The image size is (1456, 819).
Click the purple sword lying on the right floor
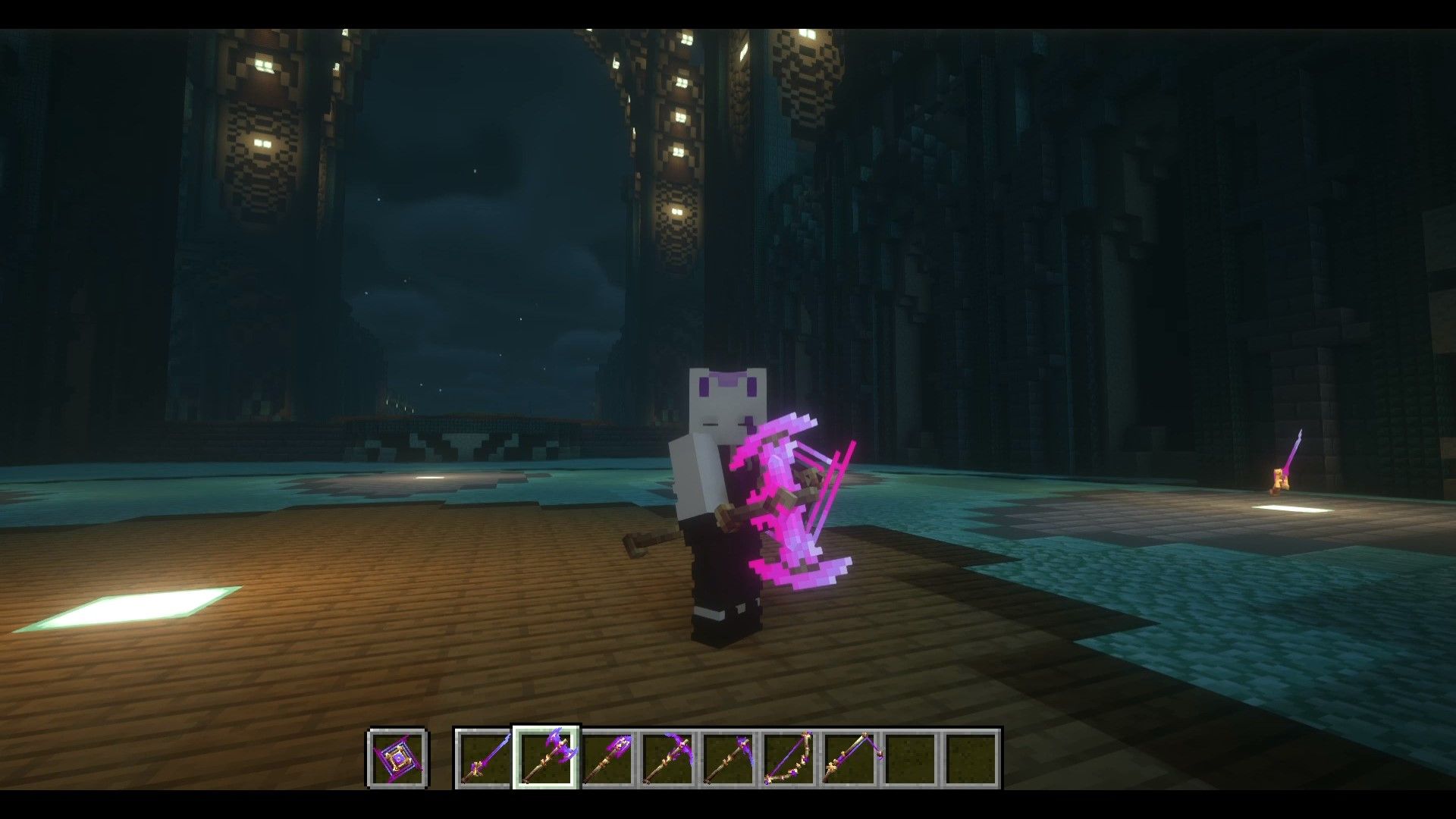pyautogui.click(x=1289, y=459)
